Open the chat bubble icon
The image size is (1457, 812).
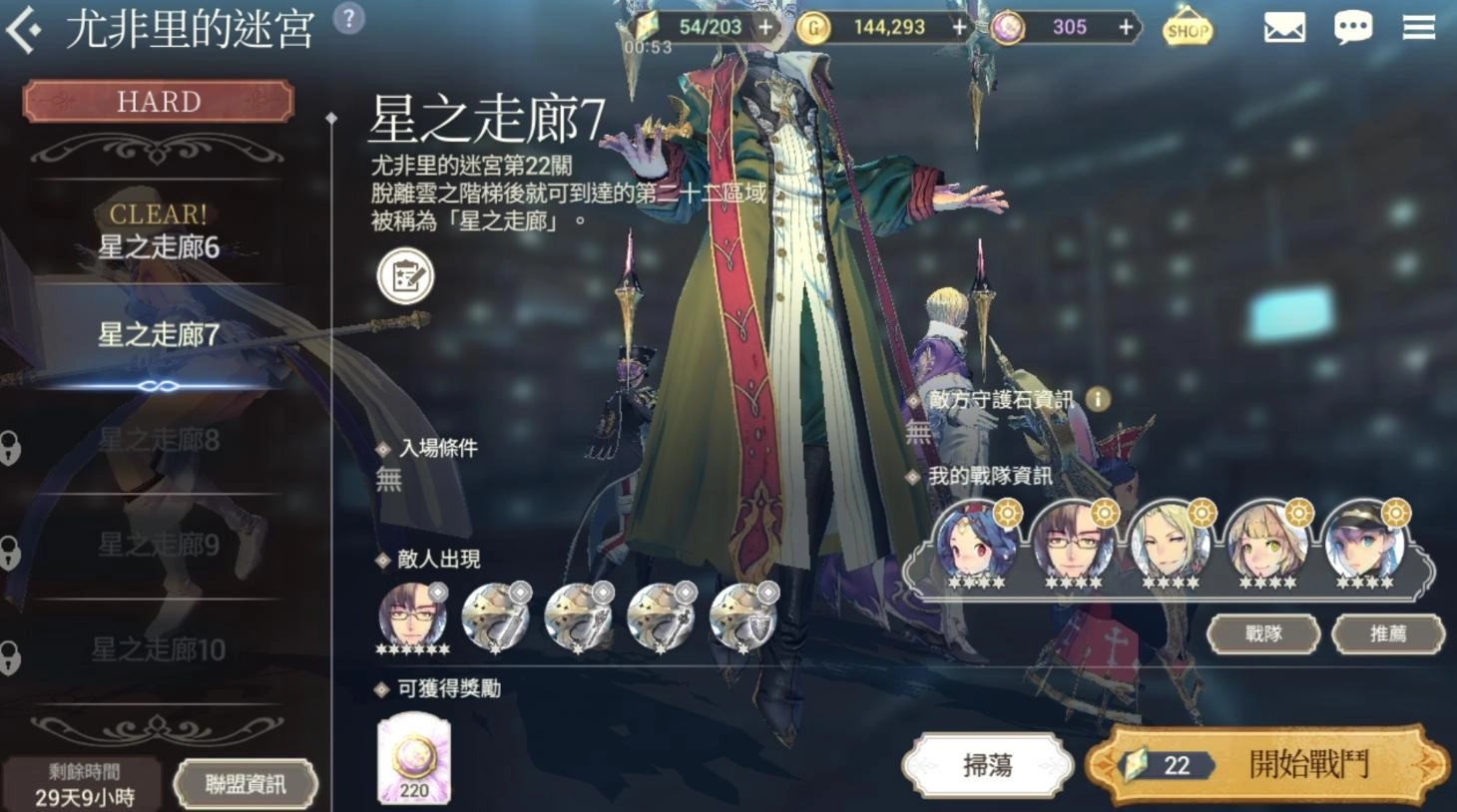click(1353, 28)
